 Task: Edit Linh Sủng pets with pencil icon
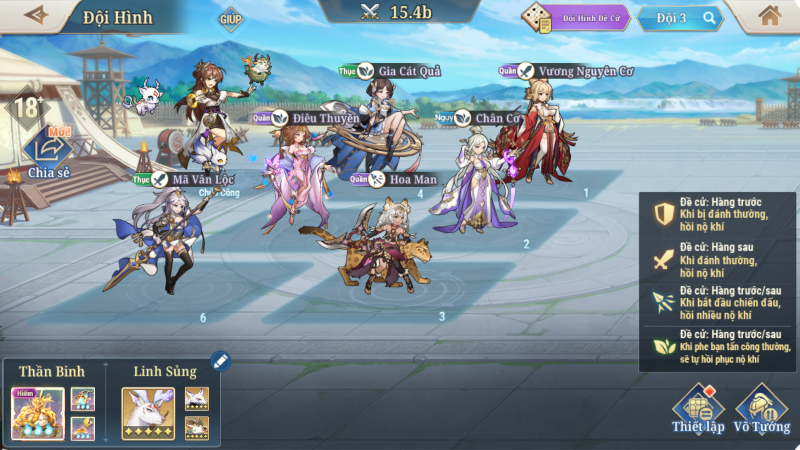221,361
